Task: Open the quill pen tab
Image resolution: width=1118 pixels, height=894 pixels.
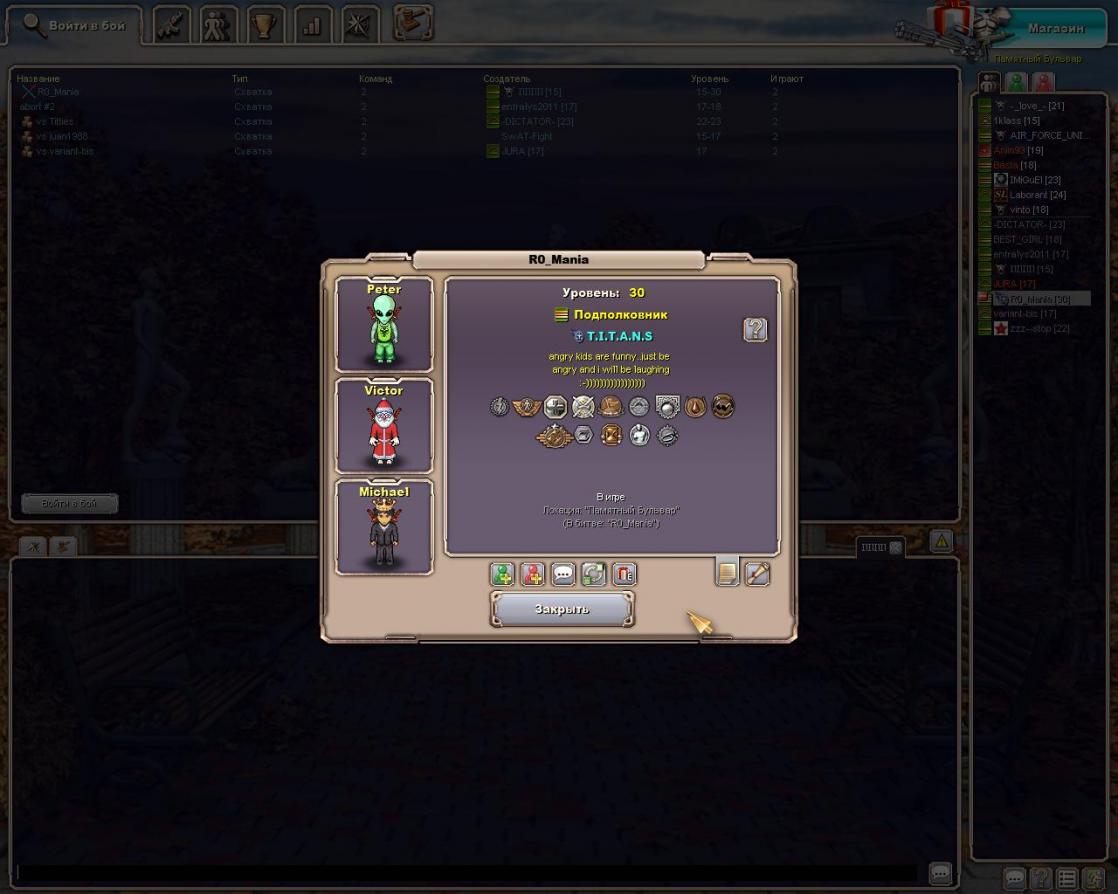Action: 757,573
